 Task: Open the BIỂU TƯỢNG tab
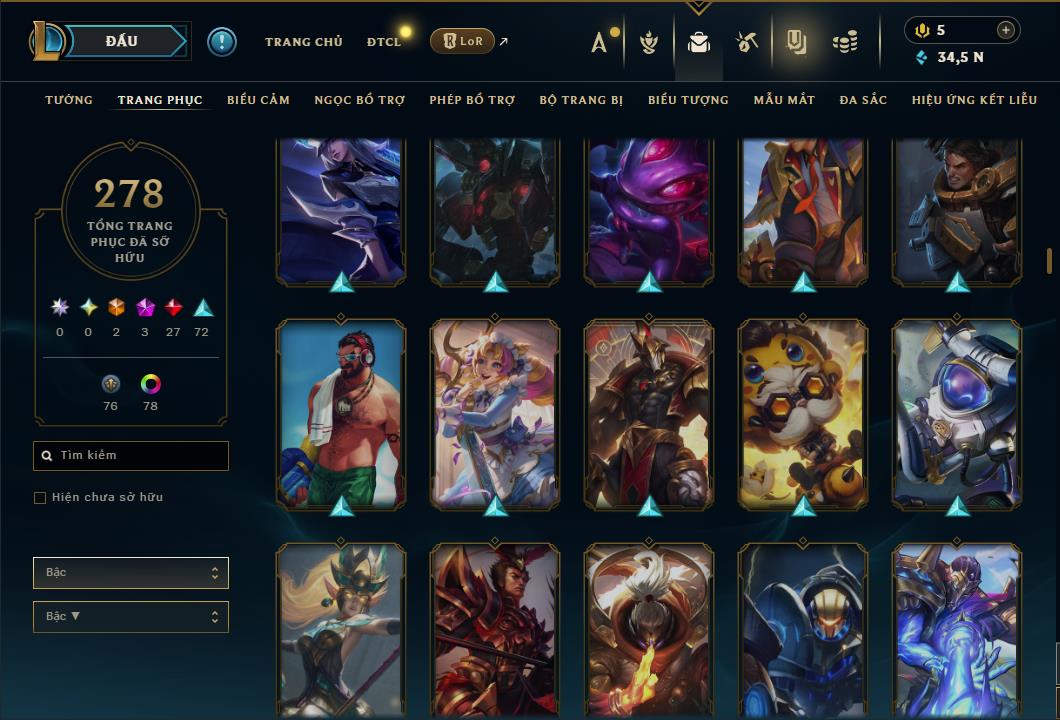688,100
